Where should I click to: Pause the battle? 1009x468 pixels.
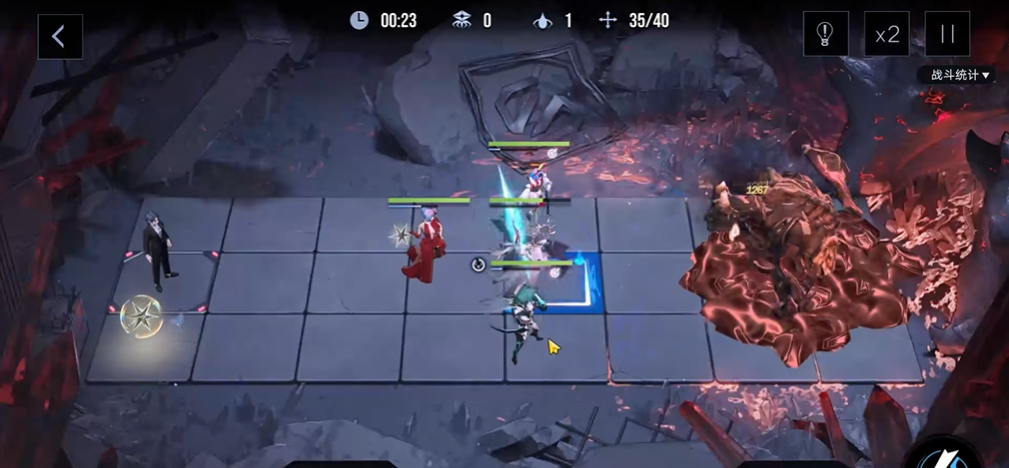[946, 35]
